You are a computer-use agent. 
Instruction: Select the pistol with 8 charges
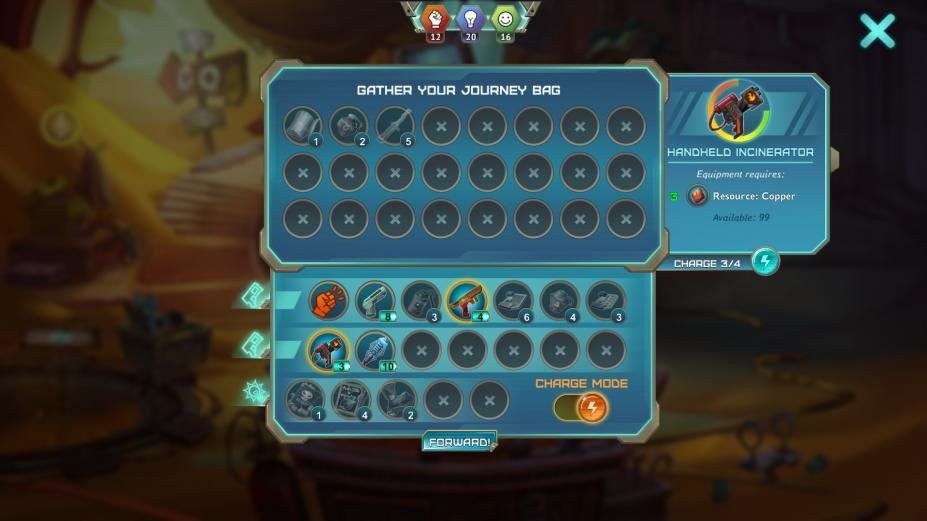click(374, 300)
